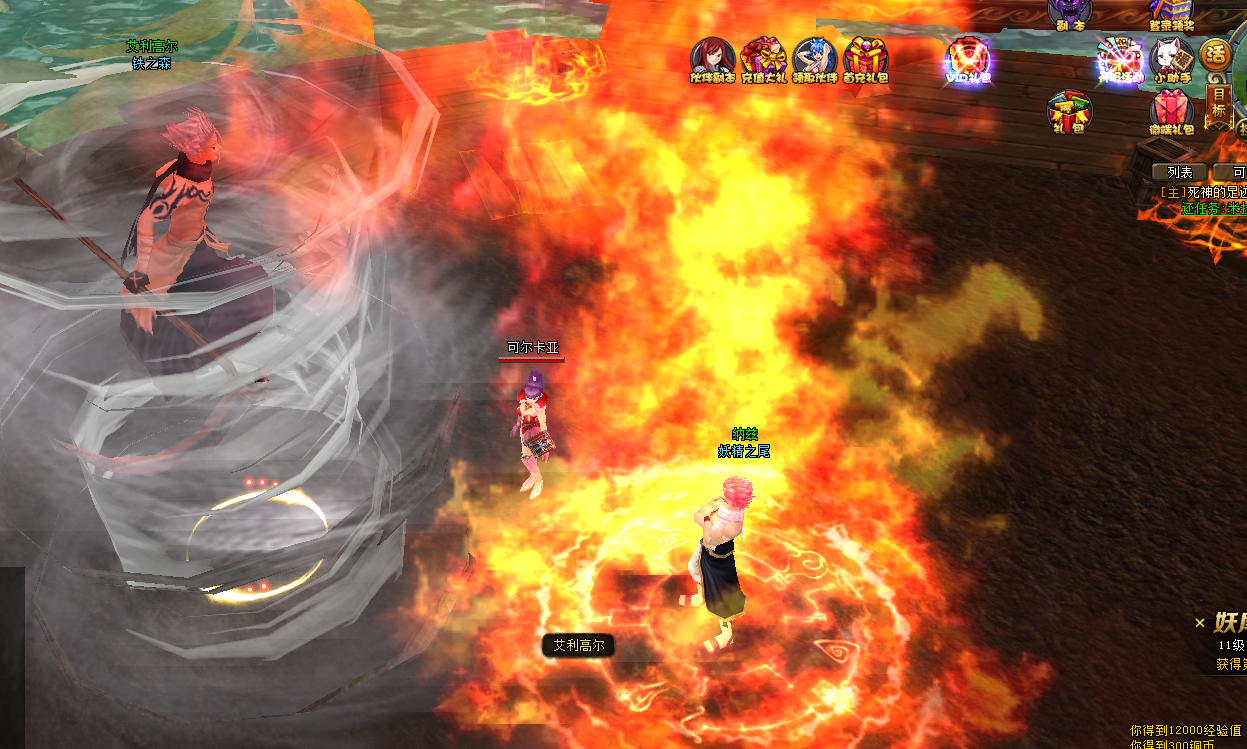Click the 领取伙伴 claim partner icon

tap(814, 58)
